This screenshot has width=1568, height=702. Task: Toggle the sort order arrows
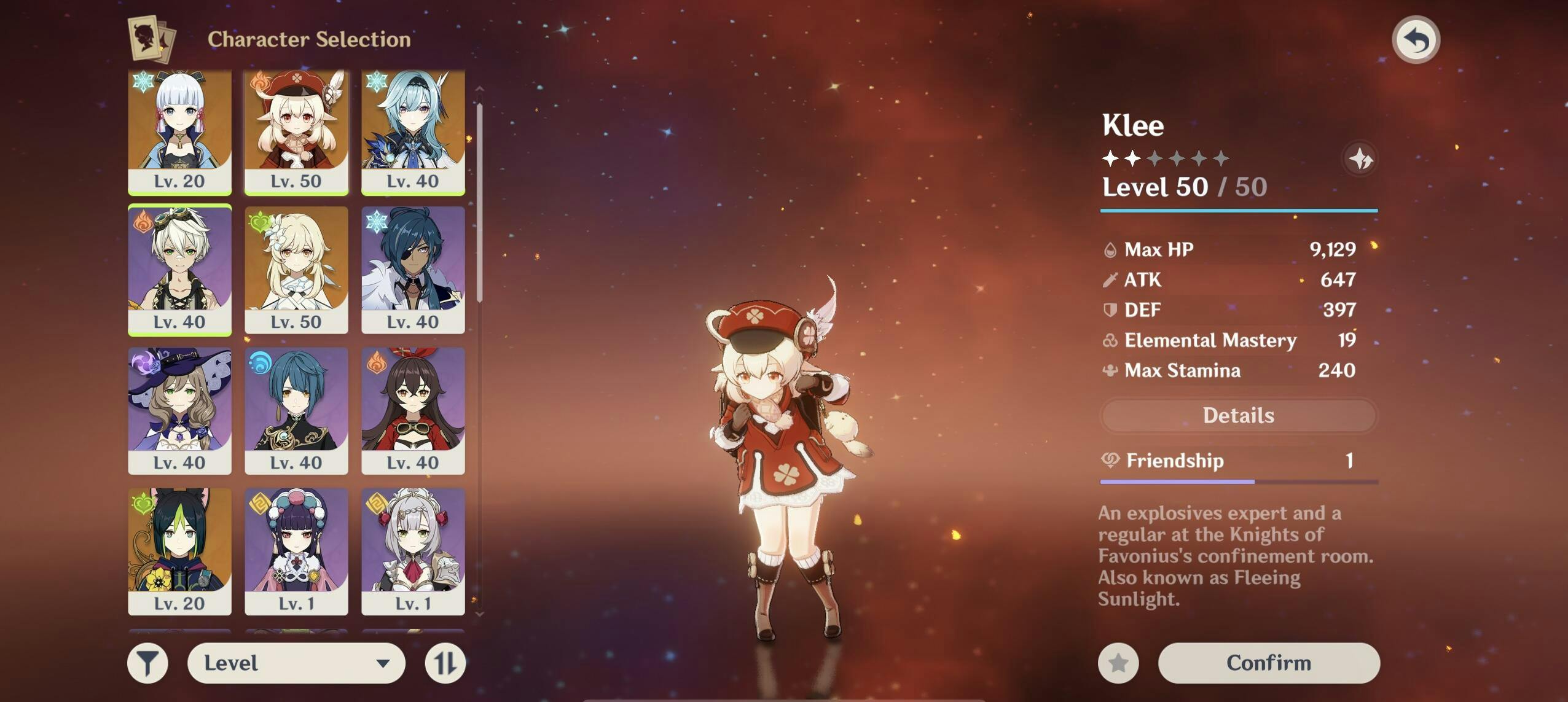click(x=445, y=663)
